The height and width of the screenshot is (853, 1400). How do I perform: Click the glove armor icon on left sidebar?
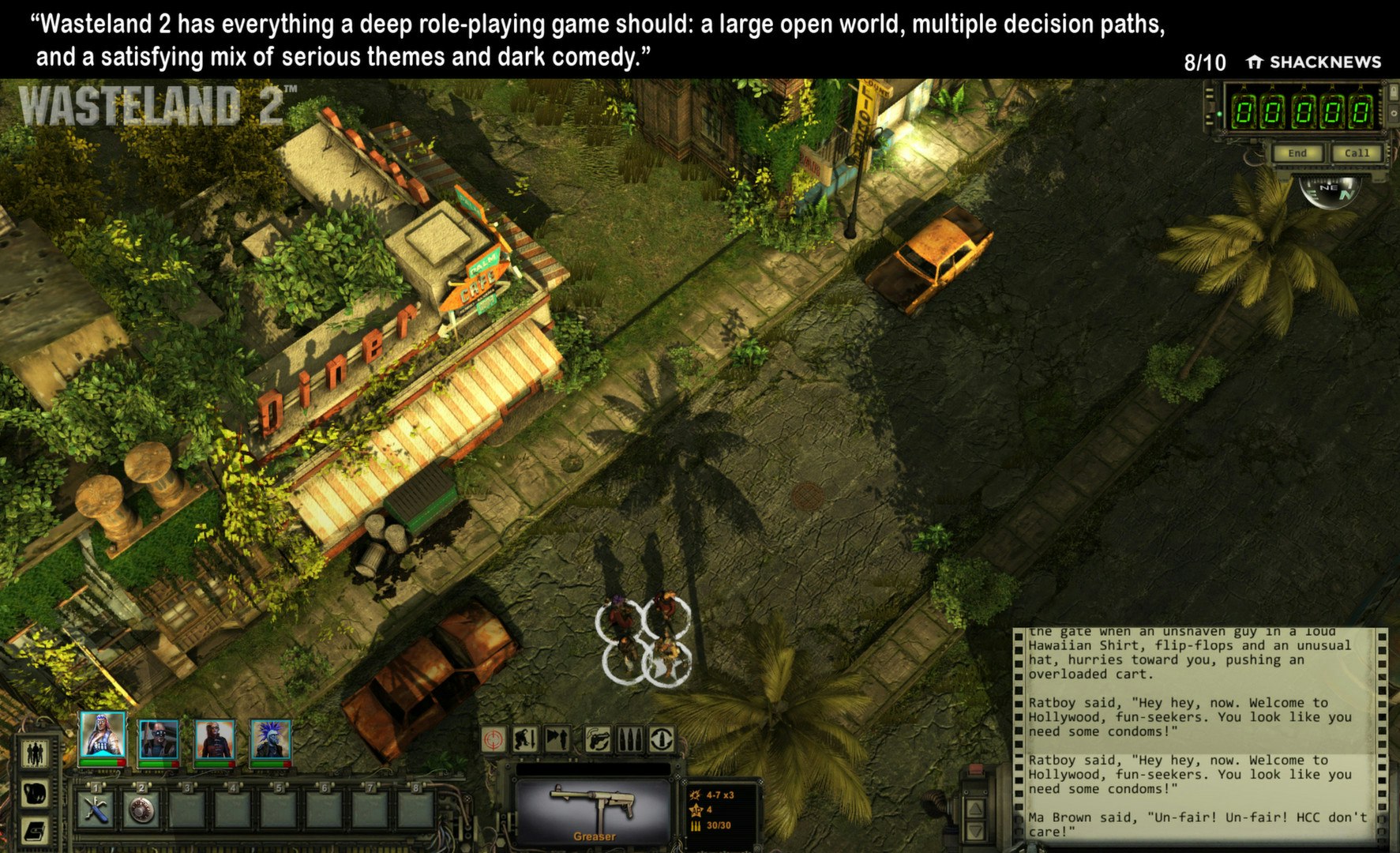coord(36,794)
